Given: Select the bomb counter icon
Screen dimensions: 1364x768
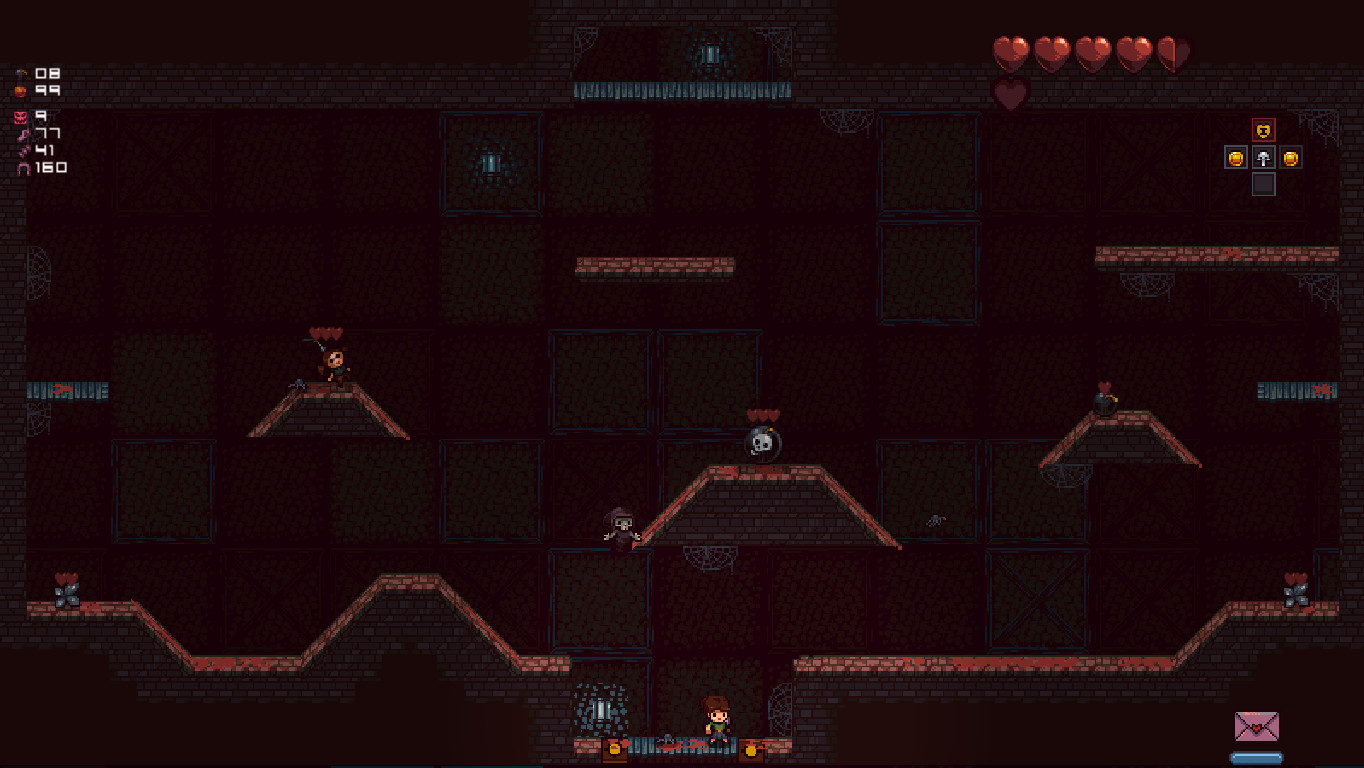Looking at the screenshot, I should coord(18,72).
